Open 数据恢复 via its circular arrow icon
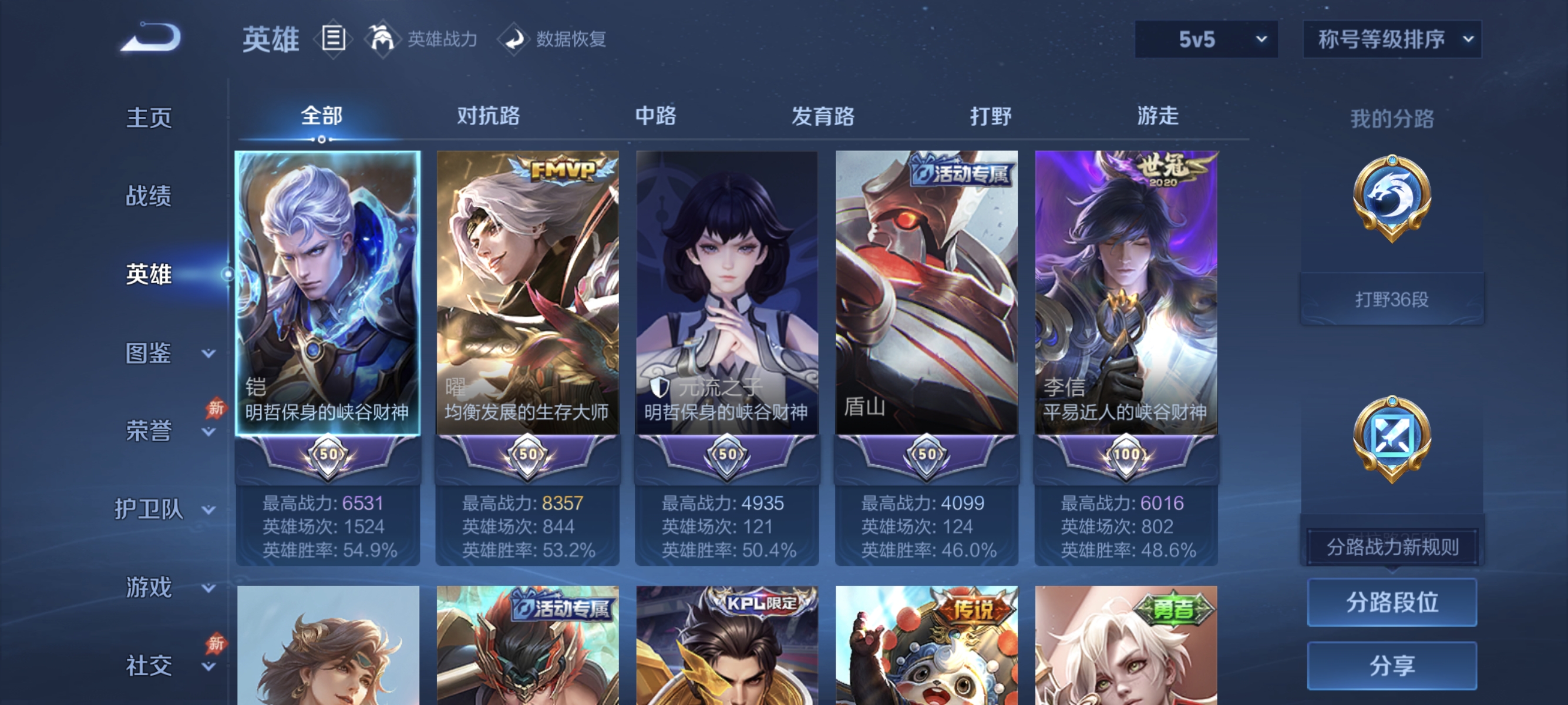This screenshot has height=705, width=1568. coord(515,39)
